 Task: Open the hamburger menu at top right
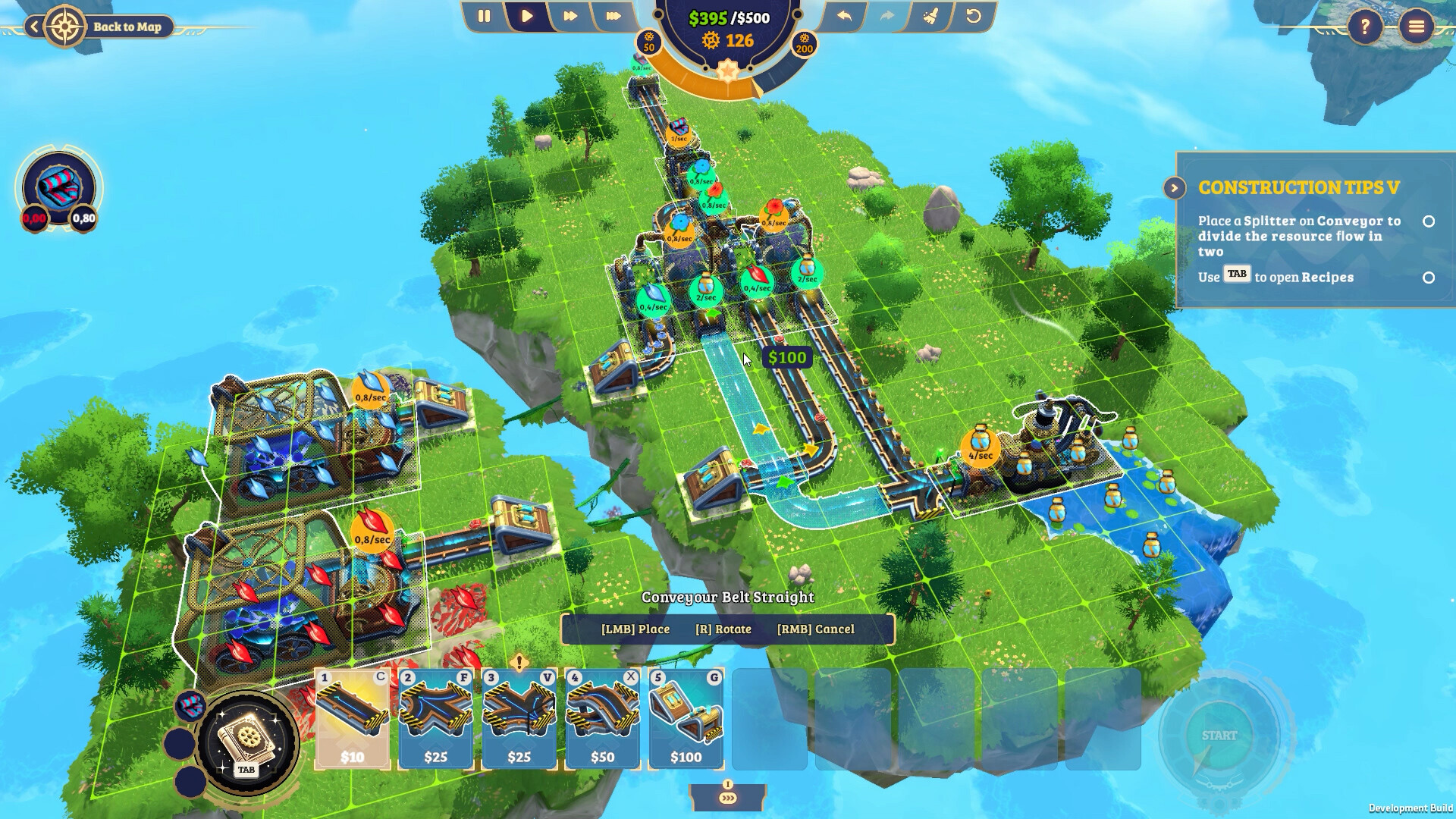[1415, 28]
